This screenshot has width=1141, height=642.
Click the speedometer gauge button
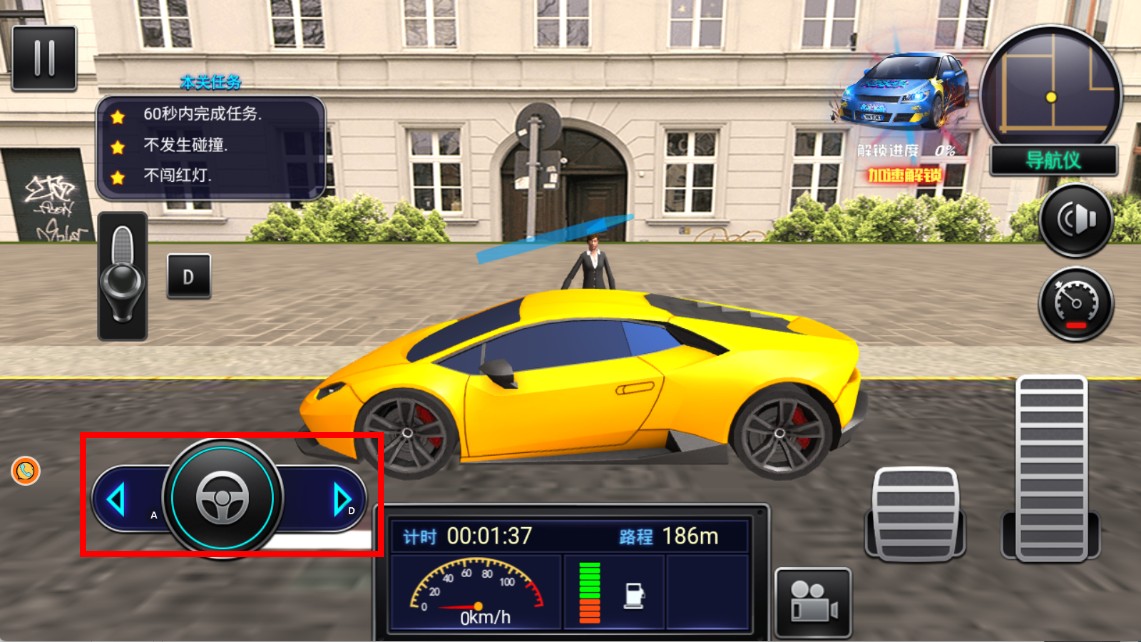[1075, 304]
